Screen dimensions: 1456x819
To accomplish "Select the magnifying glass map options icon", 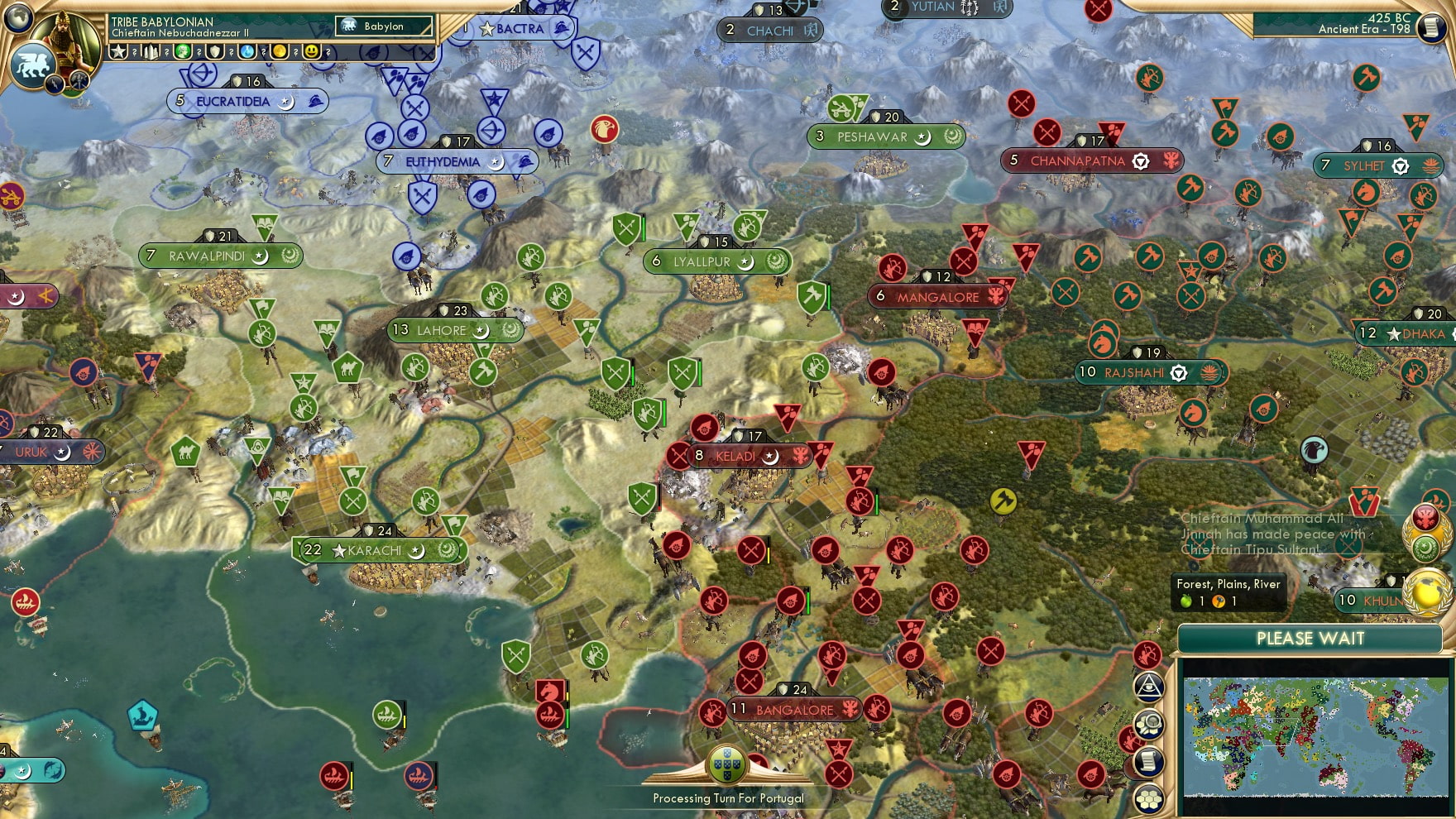I will coord(1150,724).
